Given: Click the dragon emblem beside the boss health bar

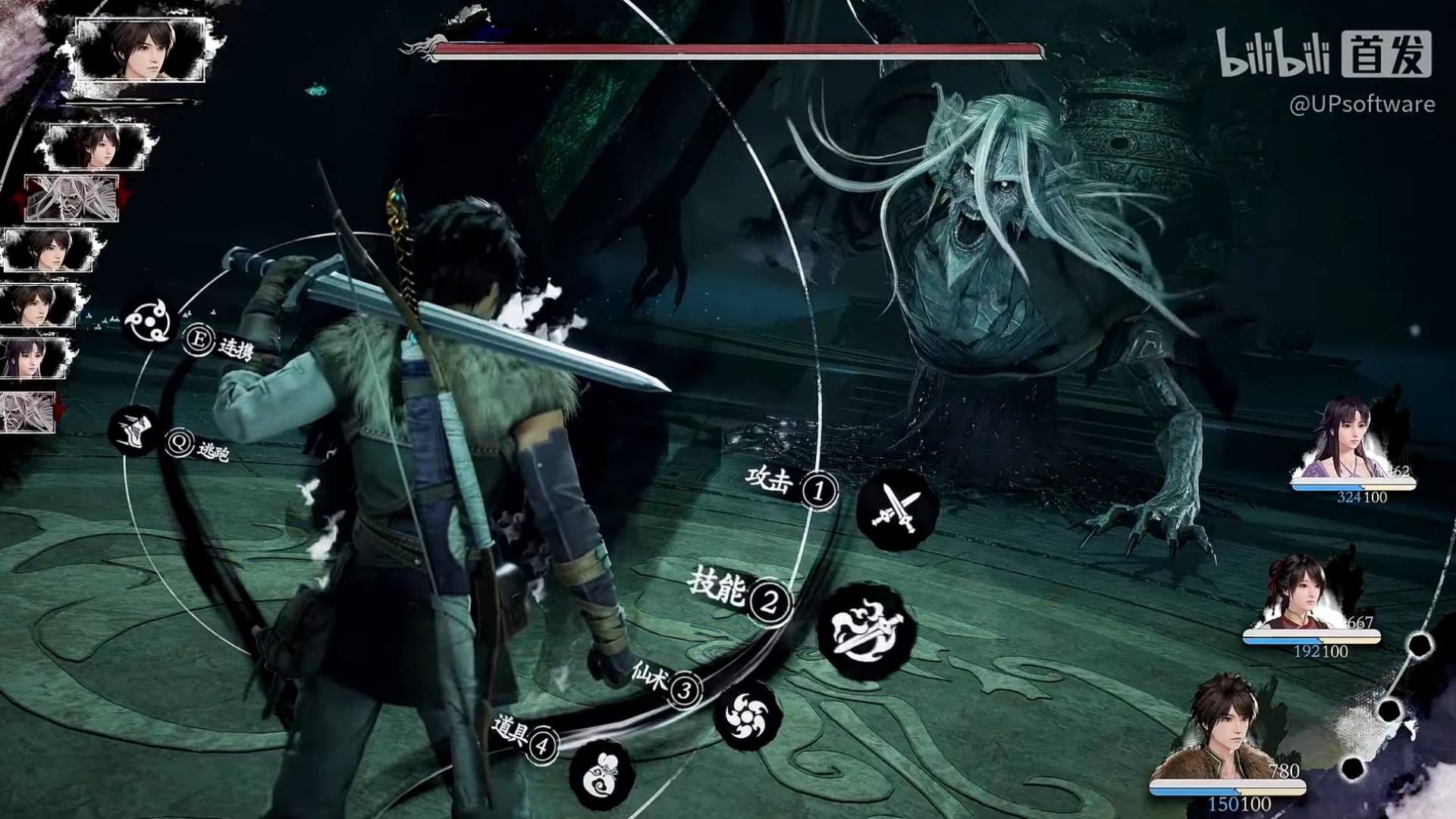Looking at the screenshot, I should [x=422, y=47].
